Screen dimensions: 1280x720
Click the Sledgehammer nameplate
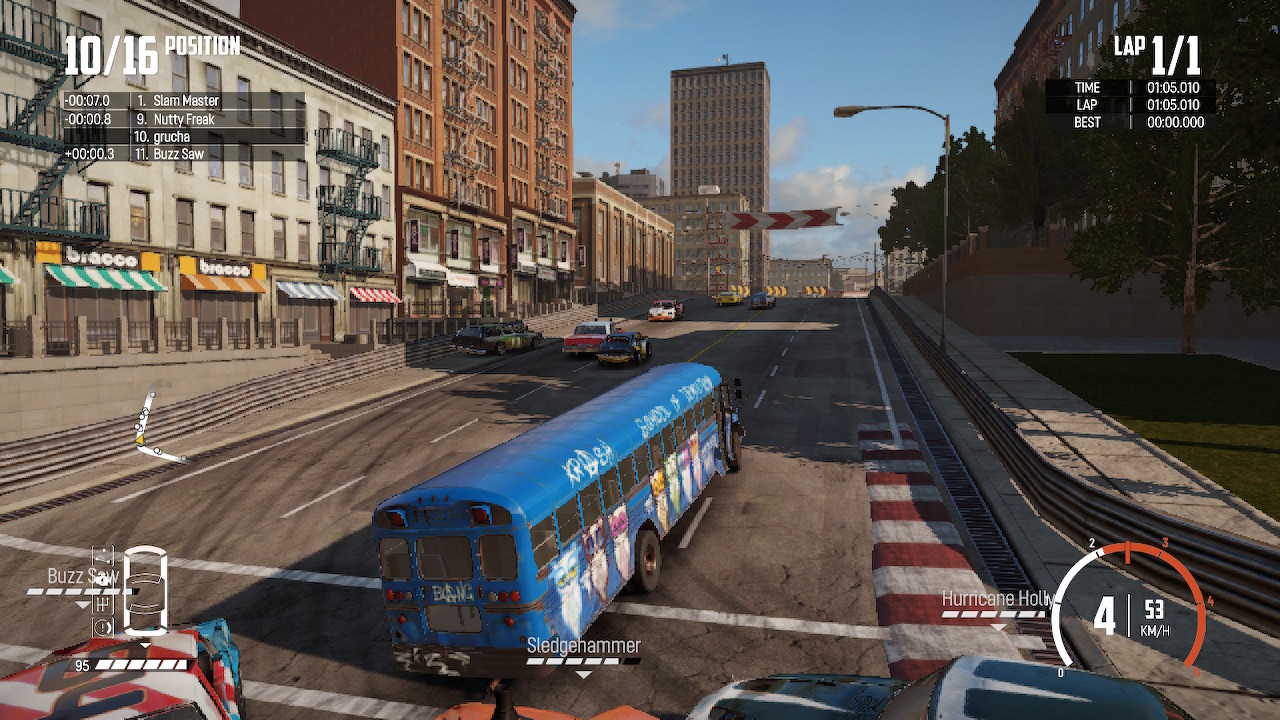pyautogui.click(x=583, y=647)
